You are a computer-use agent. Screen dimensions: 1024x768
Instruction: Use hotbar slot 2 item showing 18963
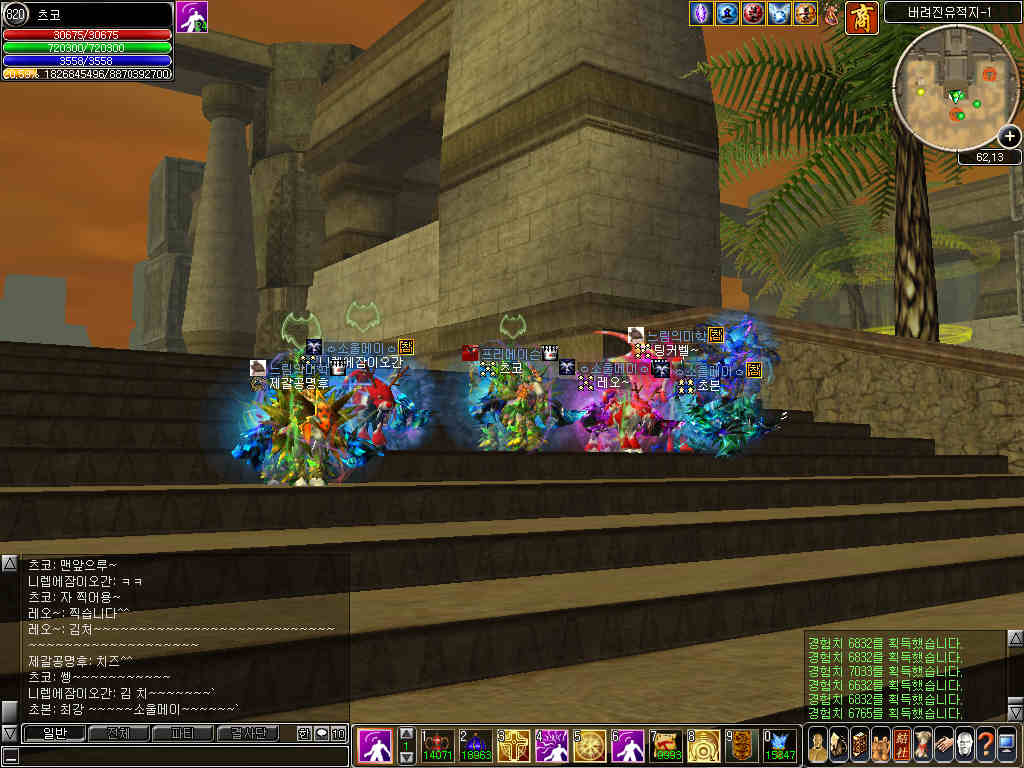coord(476,746)
